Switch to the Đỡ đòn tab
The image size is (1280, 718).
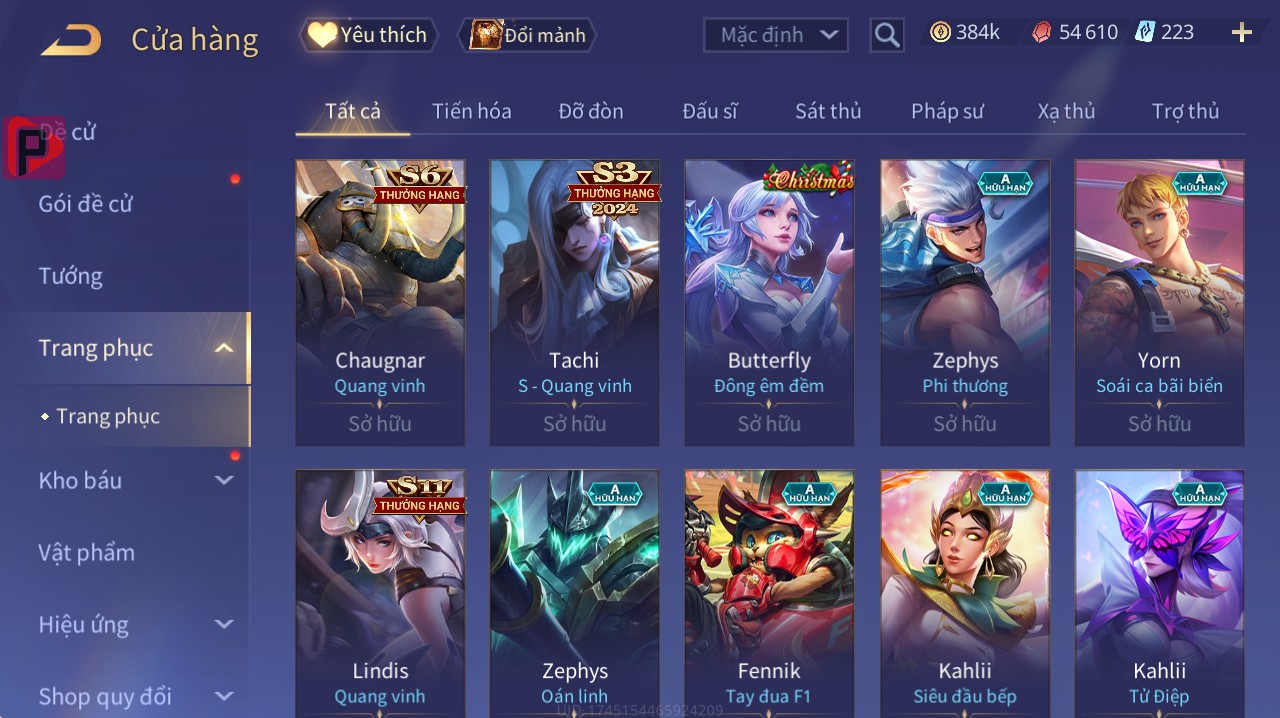(x=590, y=111)
